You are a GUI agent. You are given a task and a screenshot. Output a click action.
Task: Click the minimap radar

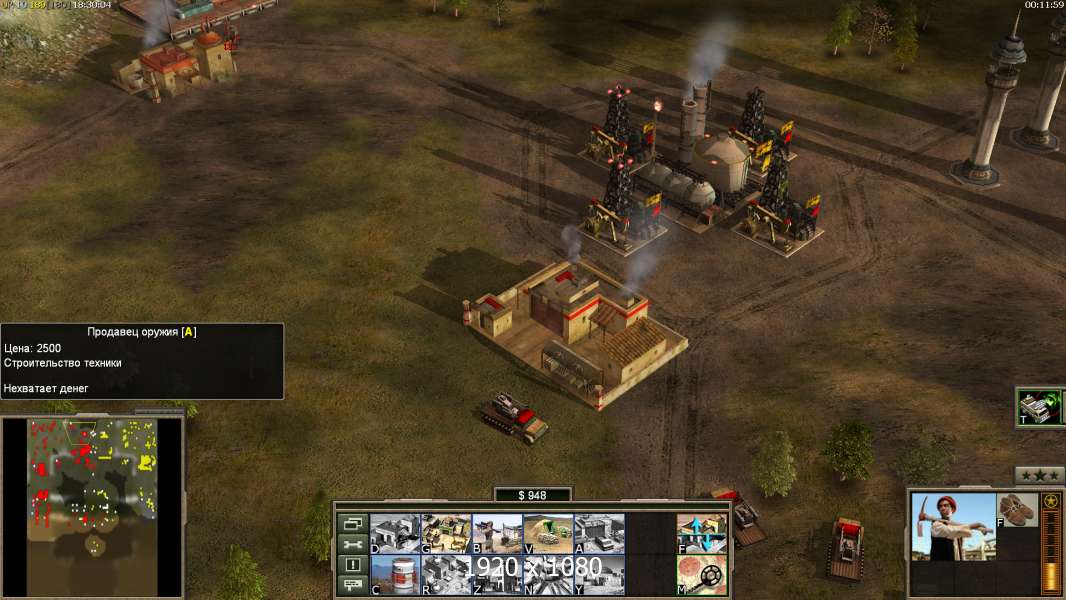point(92,506)
